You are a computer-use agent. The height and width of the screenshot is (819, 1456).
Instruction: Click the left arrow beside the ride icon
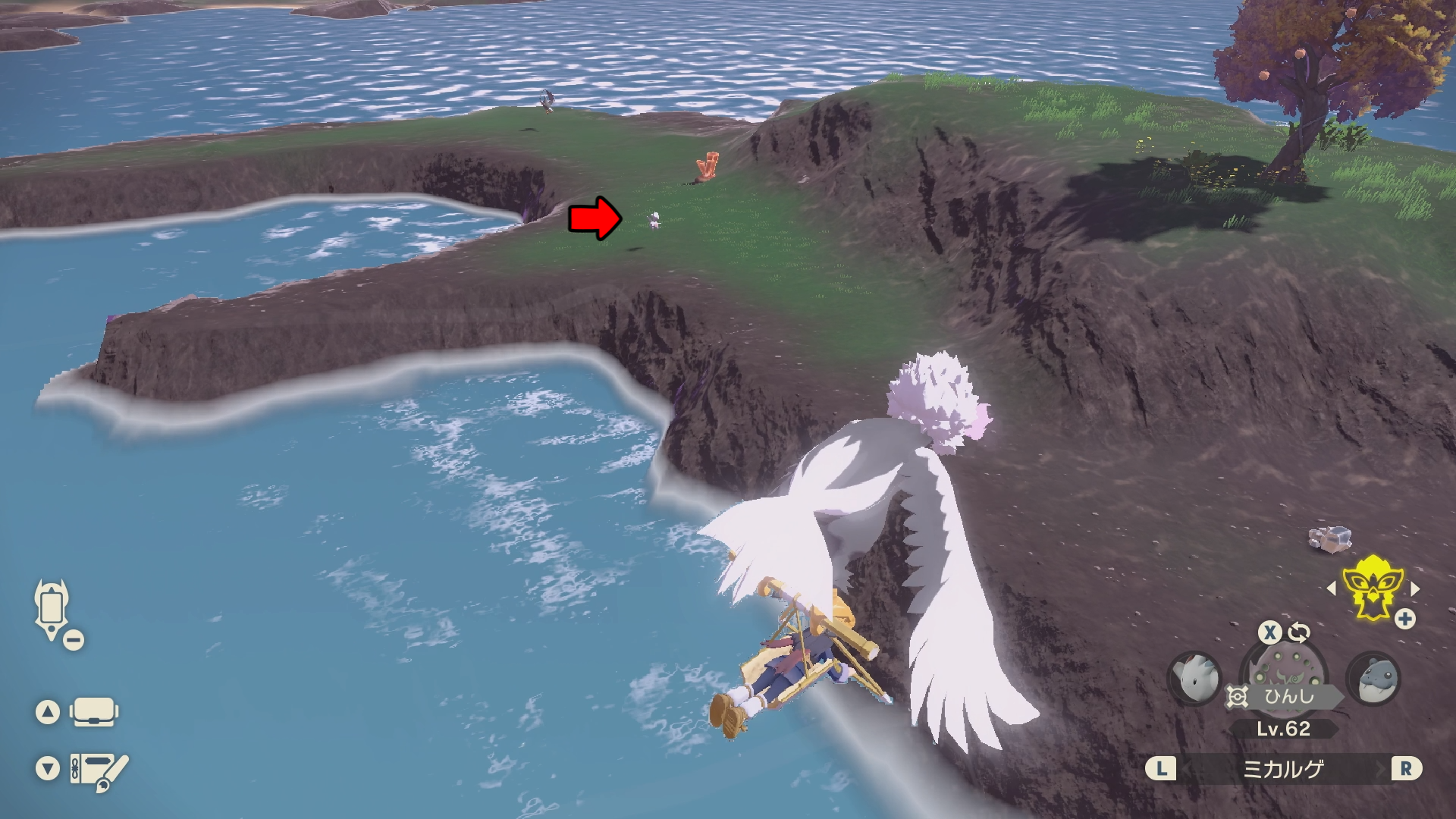(1332, 588)
